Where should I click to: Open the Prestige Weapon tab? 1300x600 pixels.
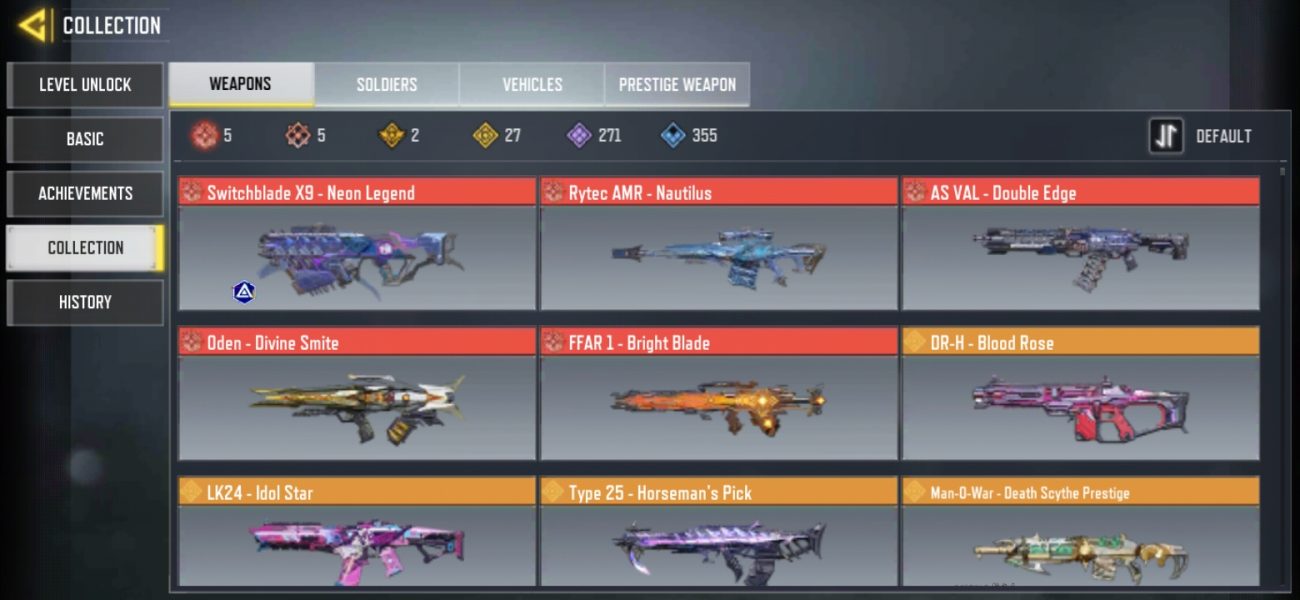677,85
